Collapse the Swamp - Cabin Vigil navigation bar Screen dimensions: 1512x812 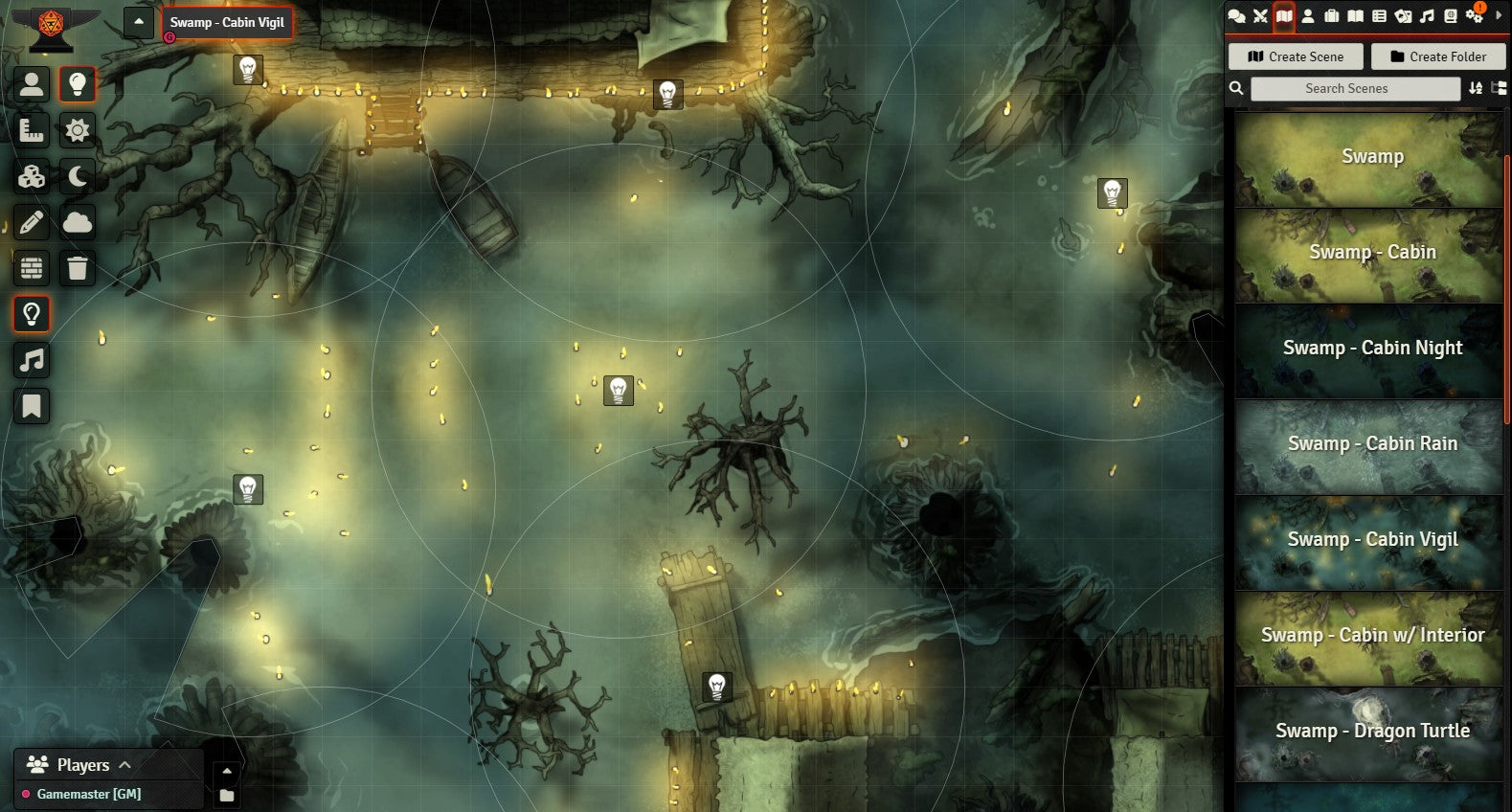click(139, 22)
